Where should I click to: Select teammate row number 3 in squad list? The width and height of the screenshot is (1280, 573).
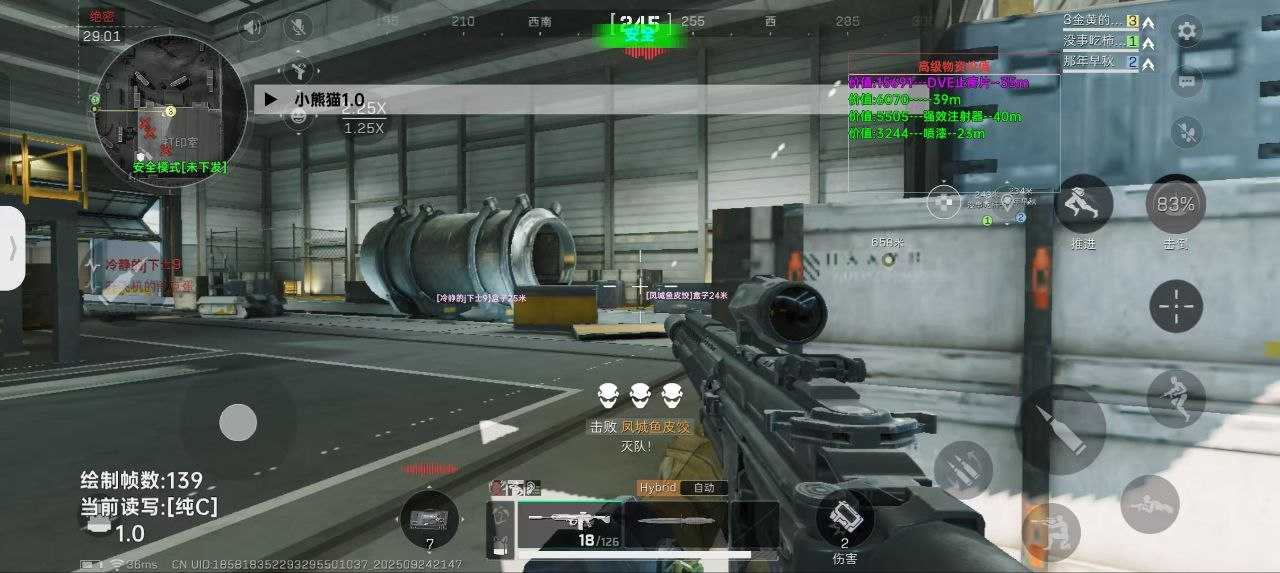1101,21
